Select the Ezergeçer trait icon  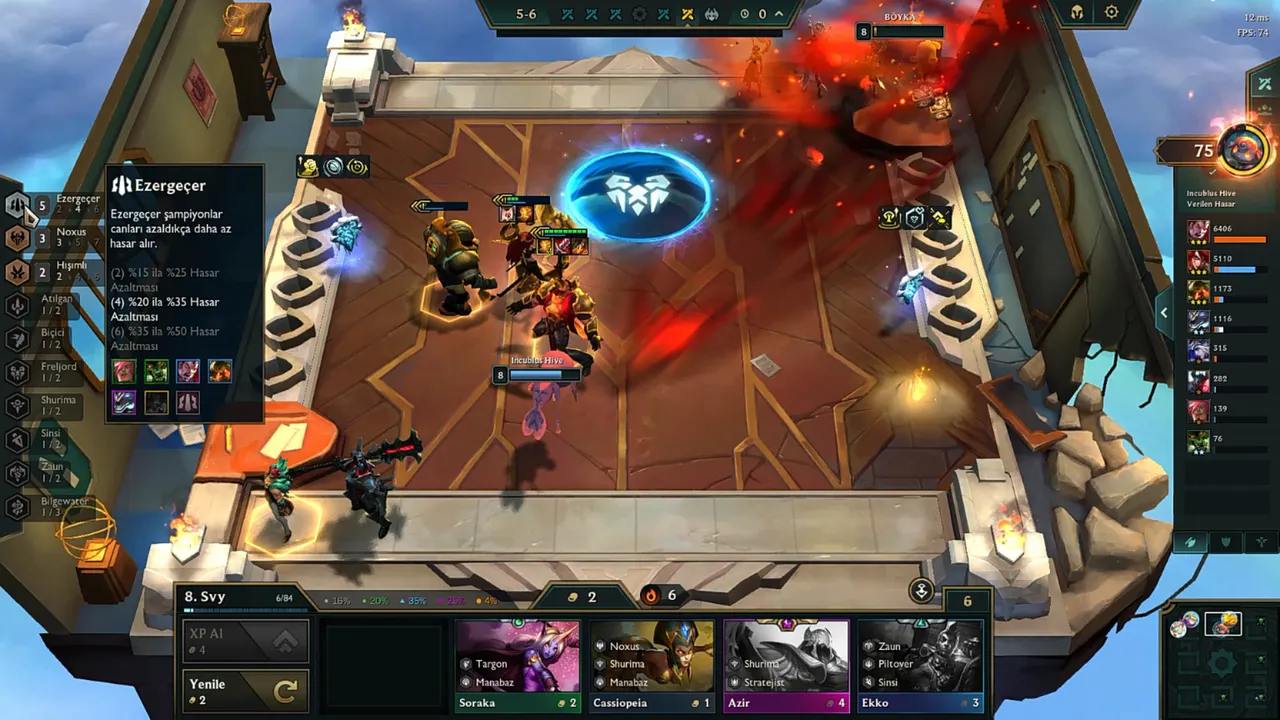(x=18, y=205)
